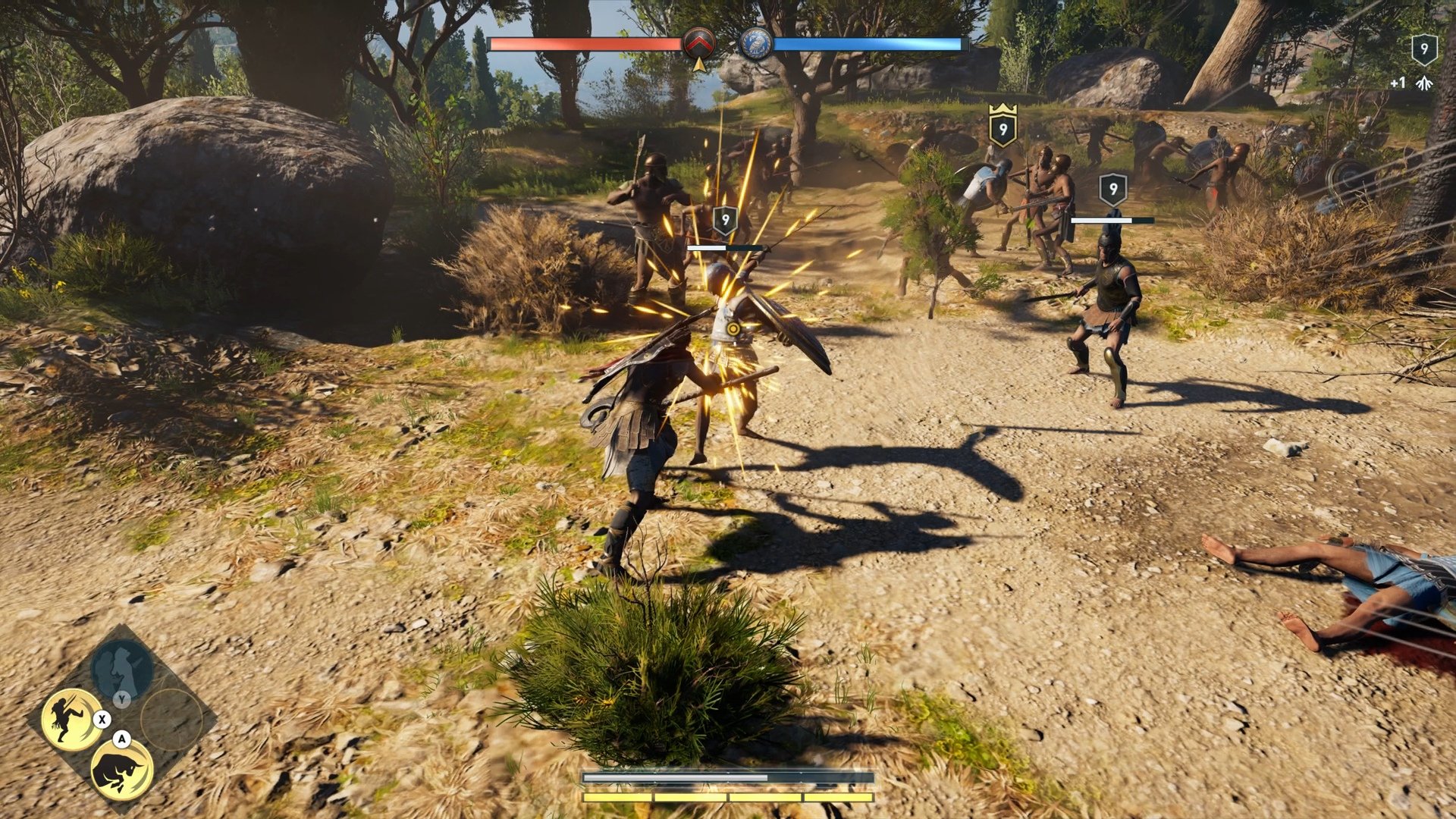Toggle the X button prompt on the ability wheel
The width and height of the screenshot is (1456, 819).
[x=102, y=719]
